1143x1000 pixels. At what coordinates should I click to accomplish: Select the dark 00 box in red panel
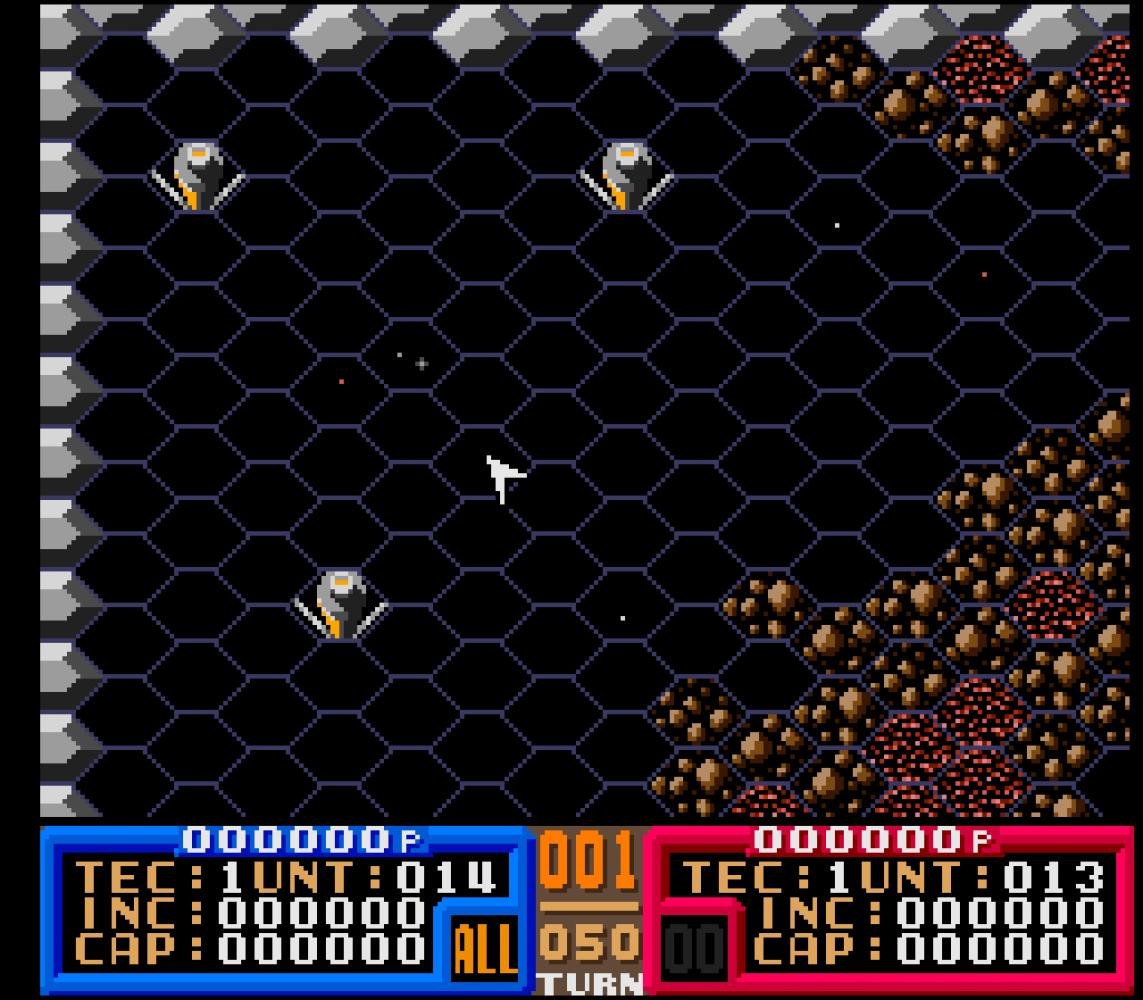[x=696, y=948]
